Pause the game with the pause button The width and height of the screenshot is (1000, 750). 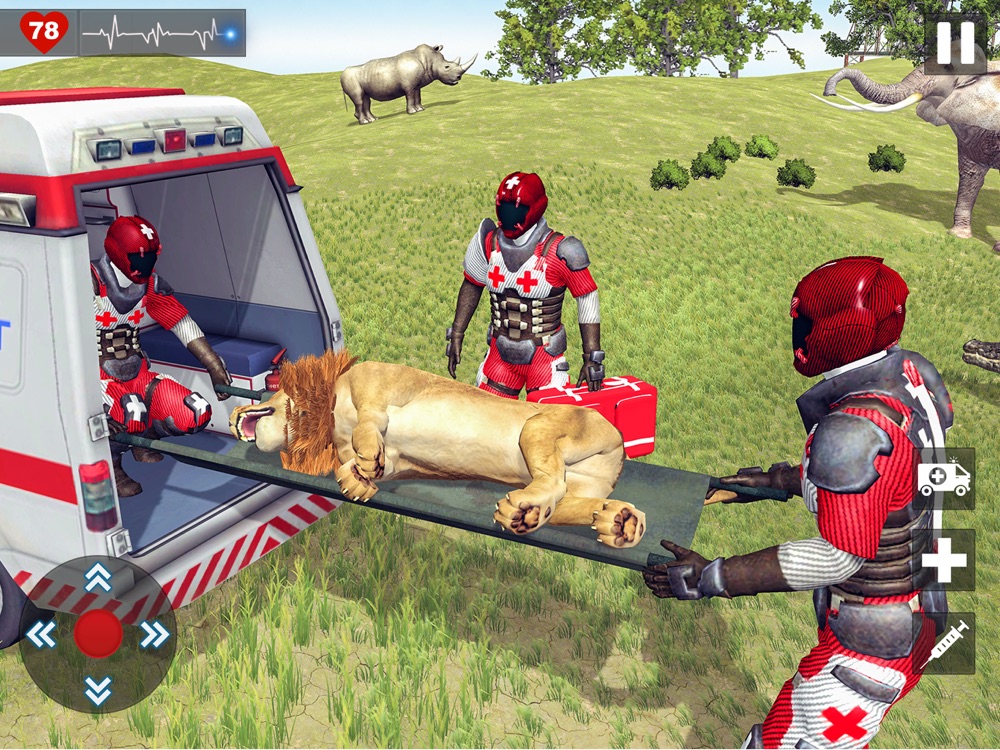pyautogui.click(x=954, y=43)
